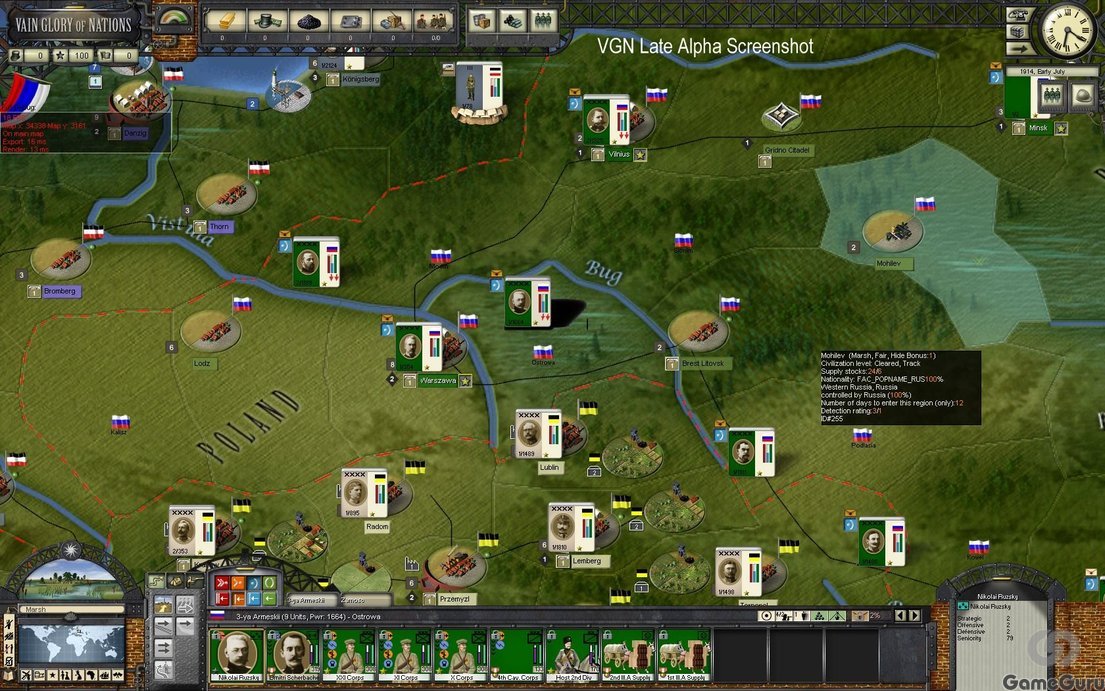Image resolution: width=1105 pixels, height=691 pixels.
Task: Pick the 4th Cav. Corps unit card
Action: point(516,652)
